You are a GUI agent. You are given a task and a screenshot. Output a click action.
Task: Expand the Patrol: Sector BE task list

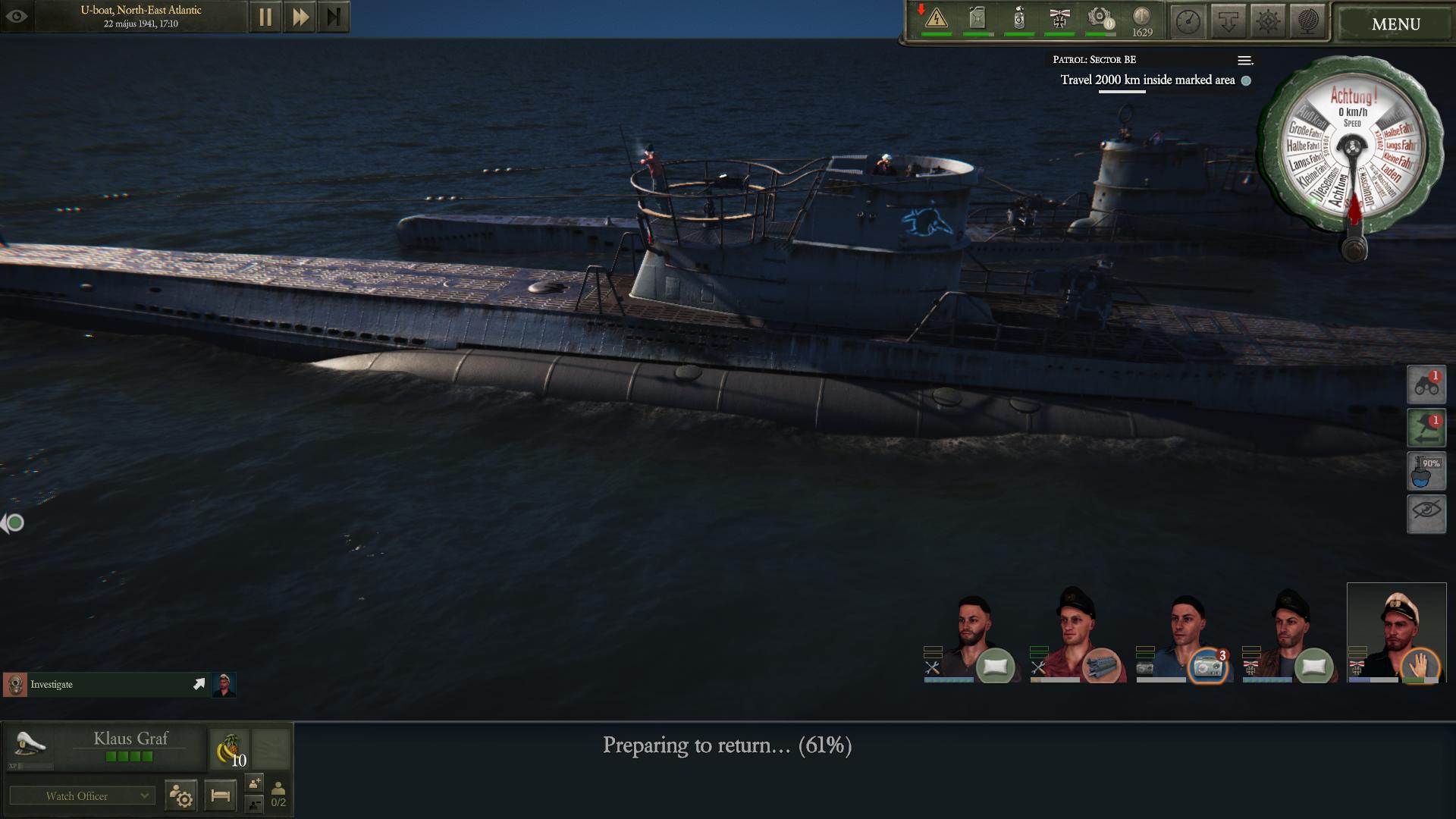point(1244,60)
